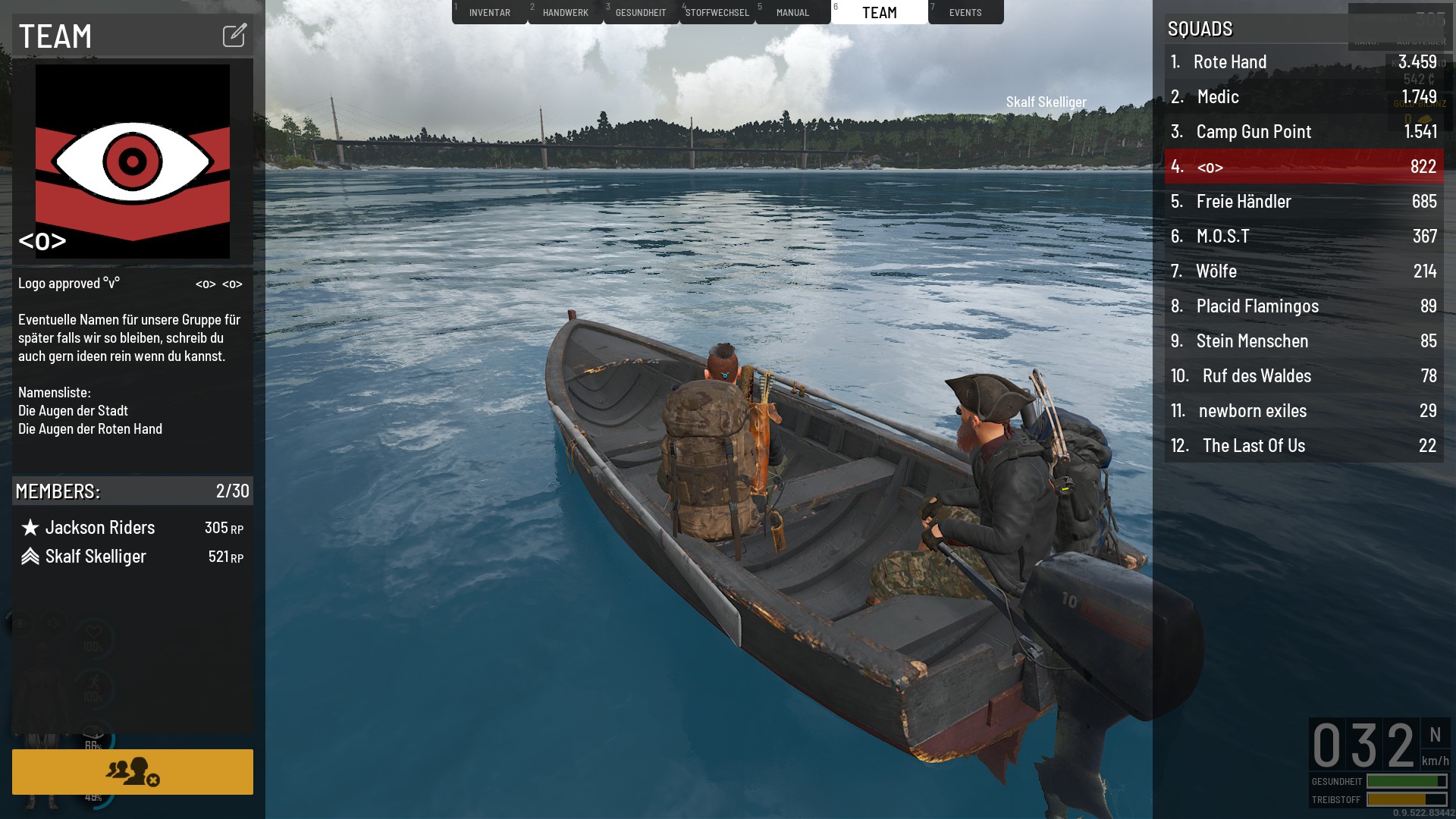Select the Medic squad row

click(x=1304, y=97)
